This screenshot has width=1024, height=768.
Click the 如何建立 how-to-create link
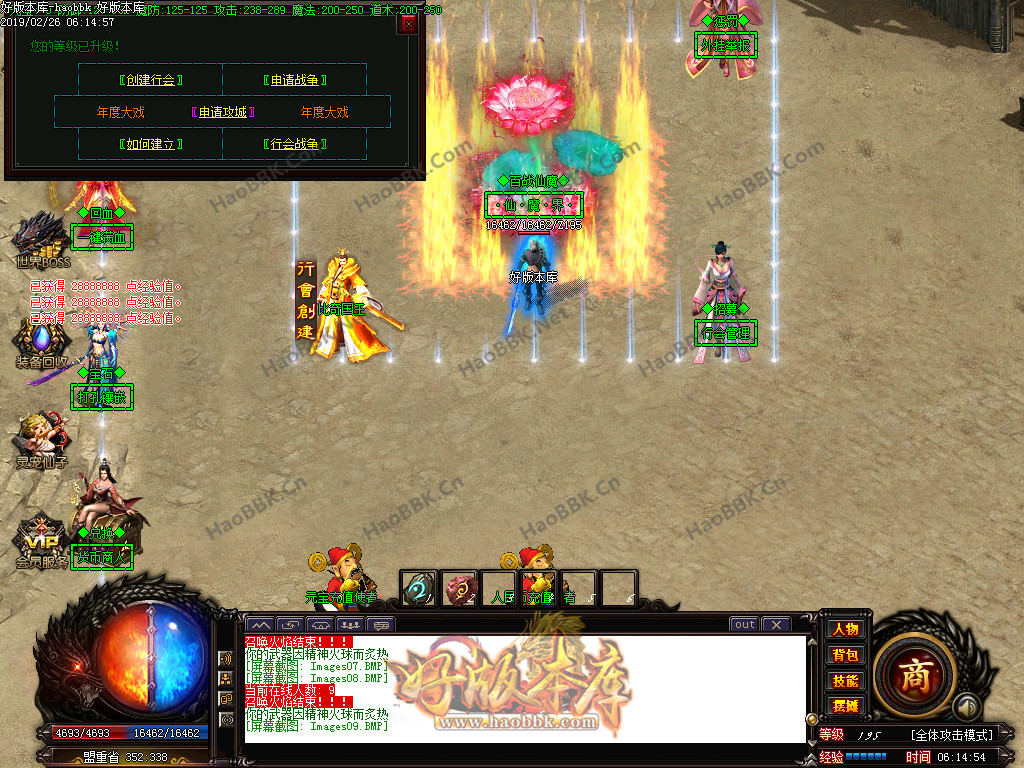(151, 144)
